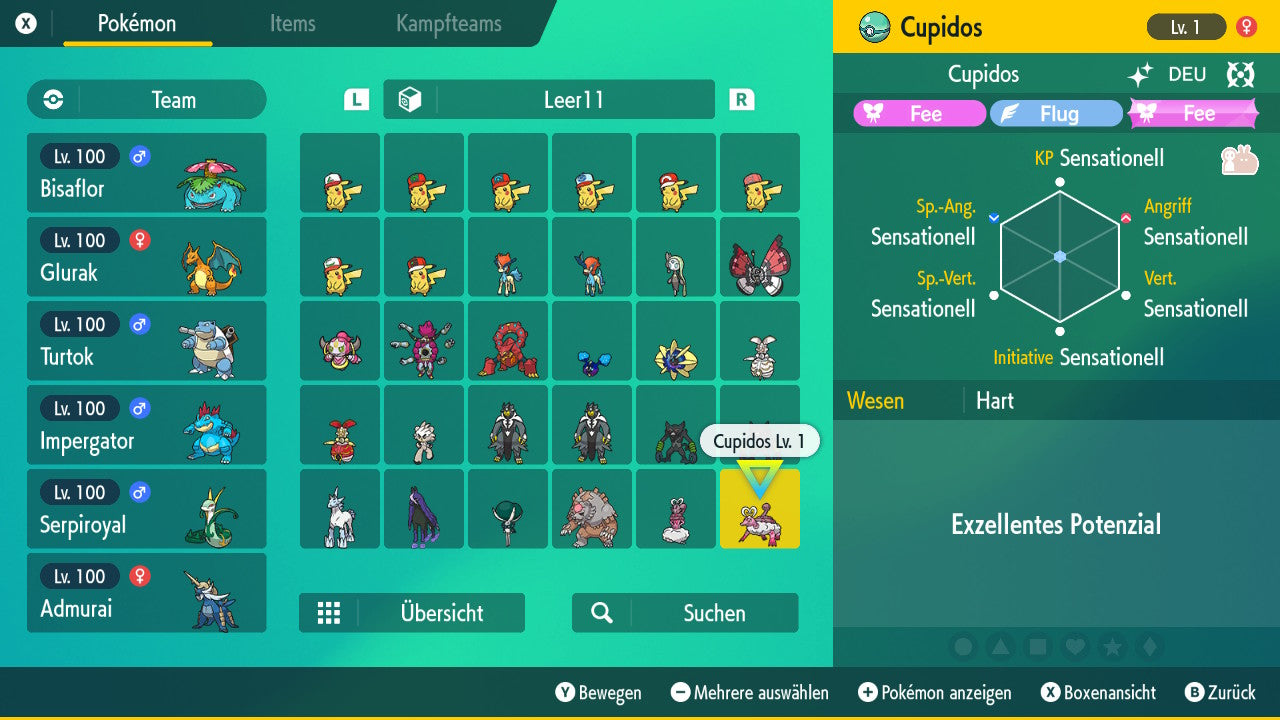
Task: Toggle the circle marking for Cupidos
Action: 961,647
